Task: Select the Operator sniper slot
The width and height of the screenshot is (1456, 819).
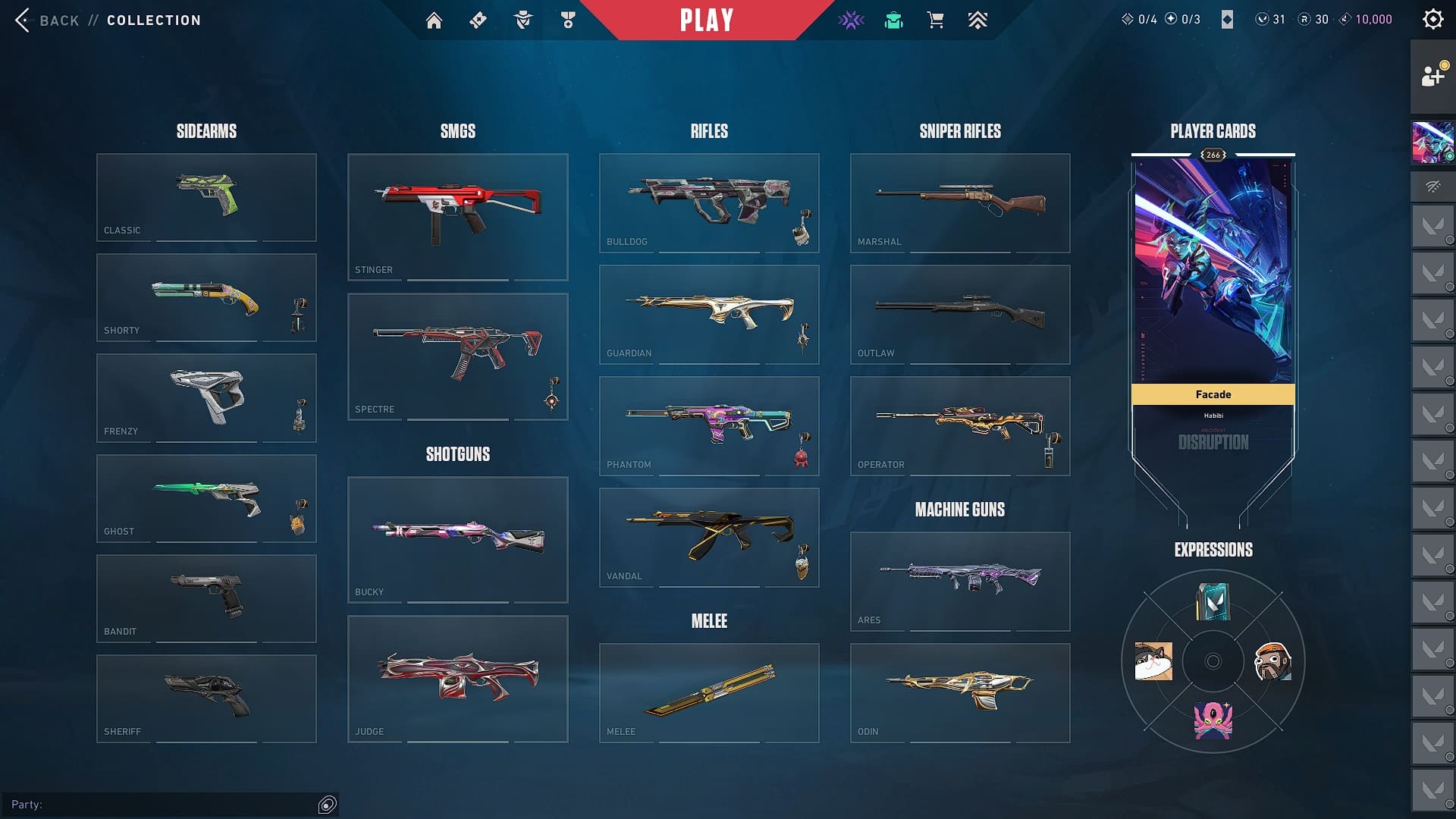Action: tap(960, 425)
